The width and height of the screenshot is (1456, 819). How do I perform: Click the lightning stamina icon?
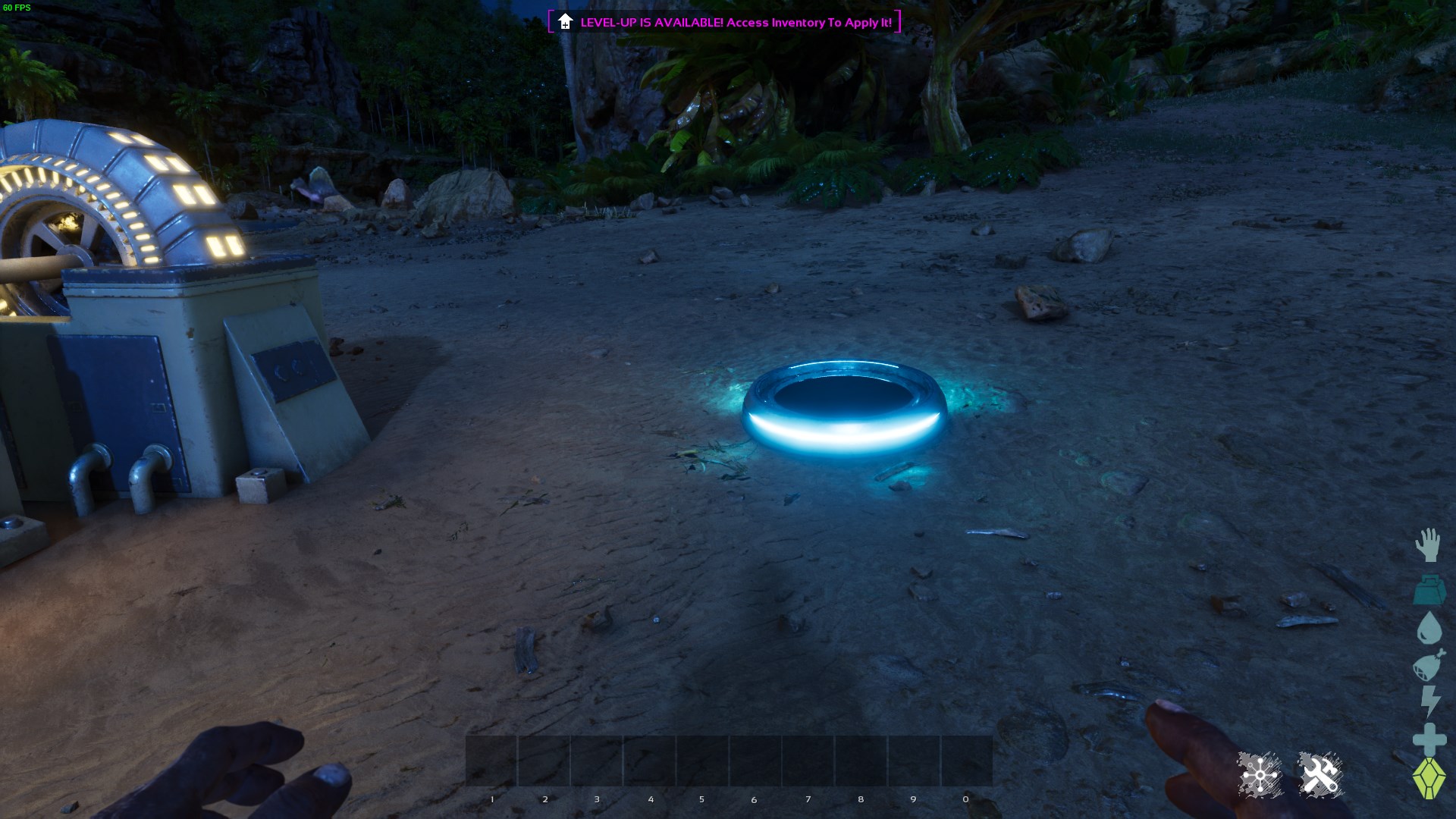click(1429, 701)
